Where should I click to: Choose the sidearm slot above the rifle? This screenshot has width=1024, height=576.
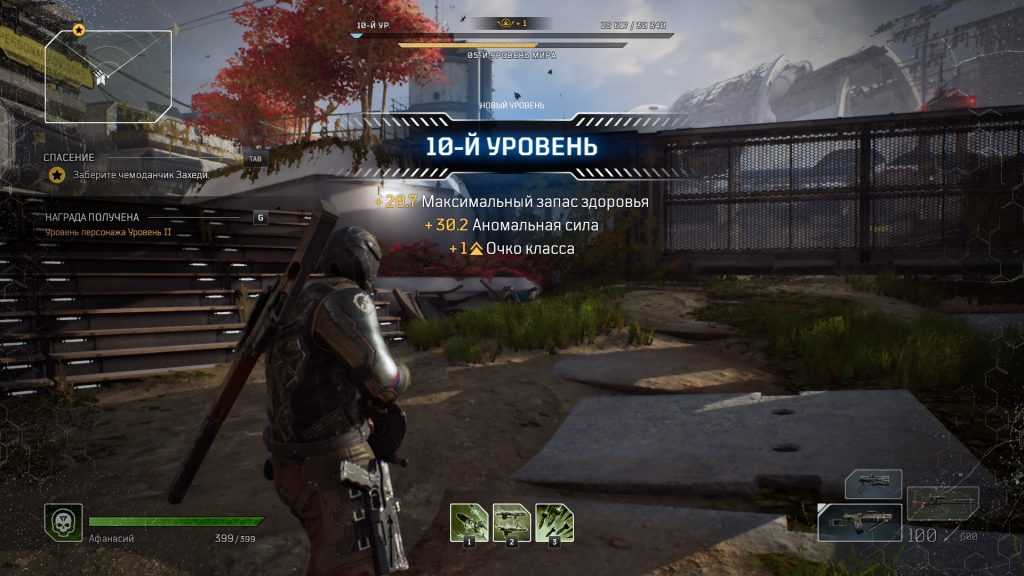pos(874,484)
